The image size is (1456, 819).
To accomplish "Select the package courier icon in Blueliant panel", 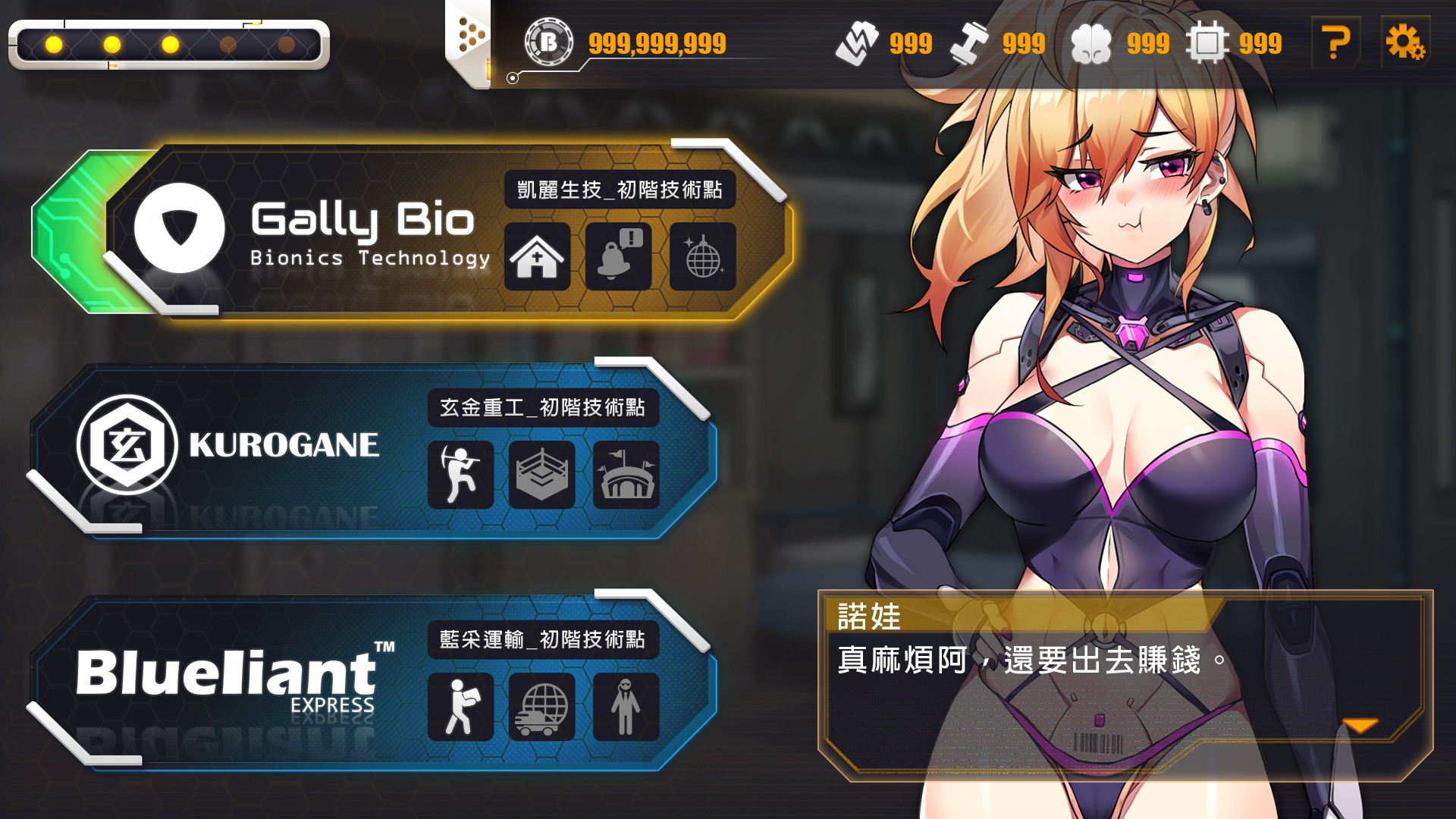I will point(461,707).
